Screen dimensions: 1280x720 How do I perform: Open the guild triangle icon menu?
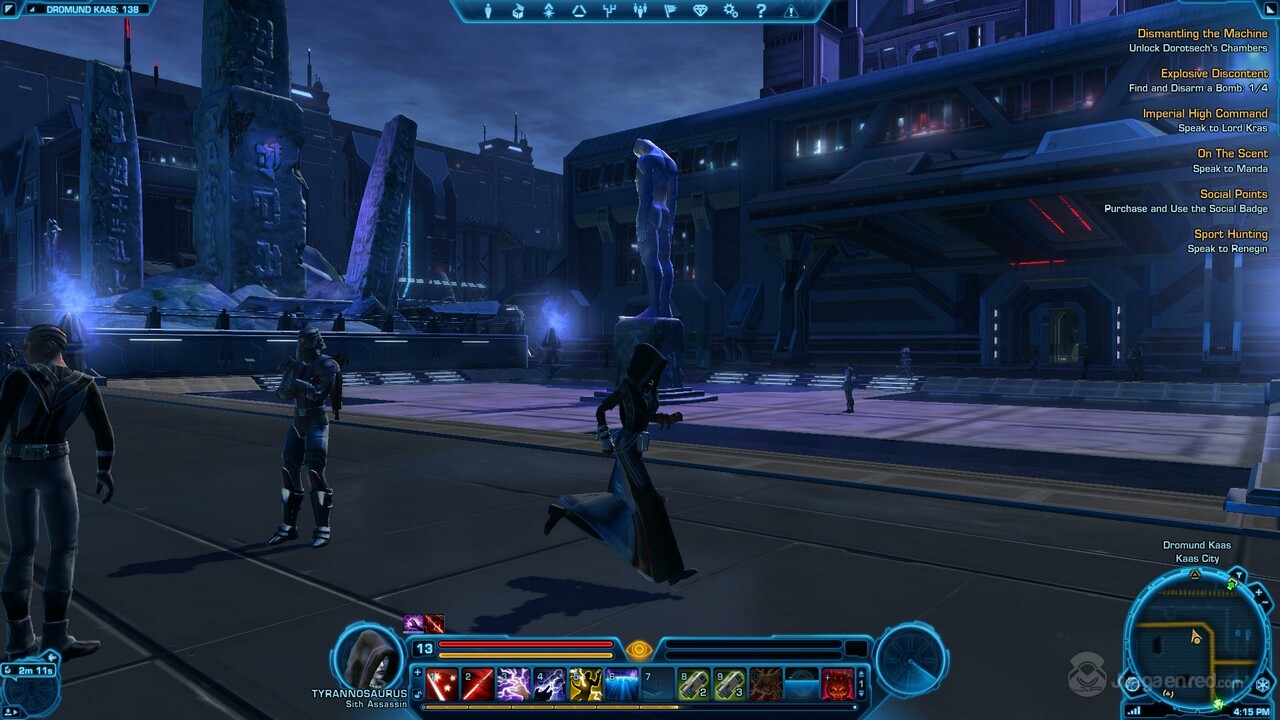(579, 11)
